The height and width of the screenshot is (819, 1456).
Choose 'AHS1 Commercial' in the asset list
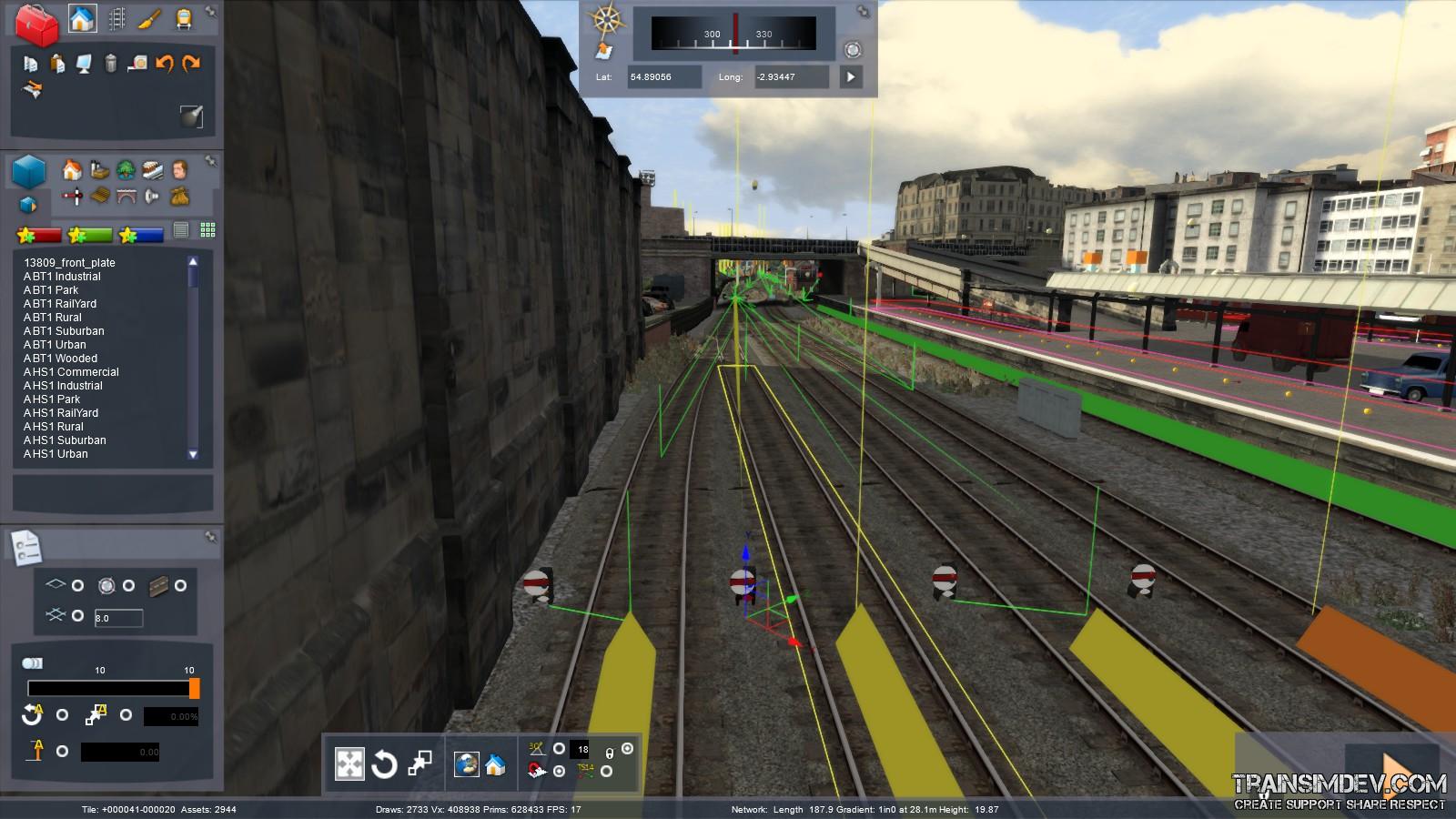[x=71, y=372]
